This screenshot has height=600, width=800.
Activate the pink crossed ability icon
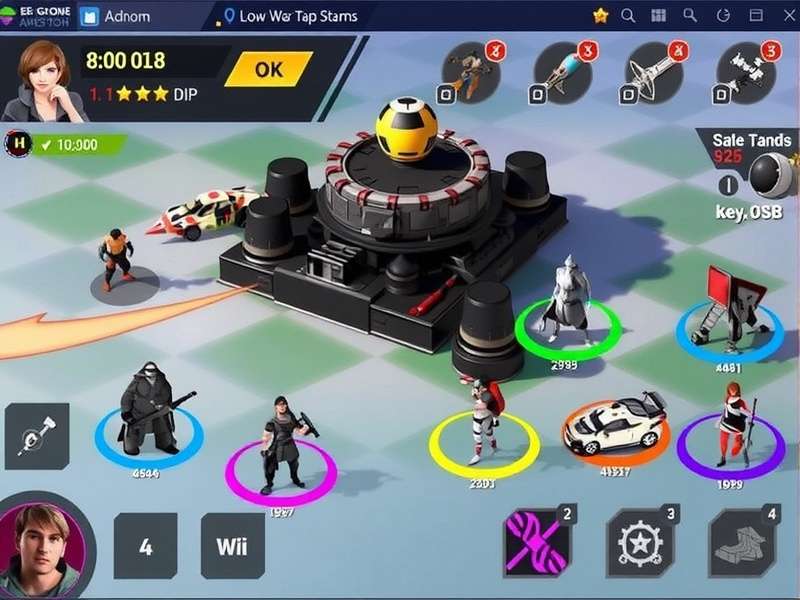coord(536,543)
